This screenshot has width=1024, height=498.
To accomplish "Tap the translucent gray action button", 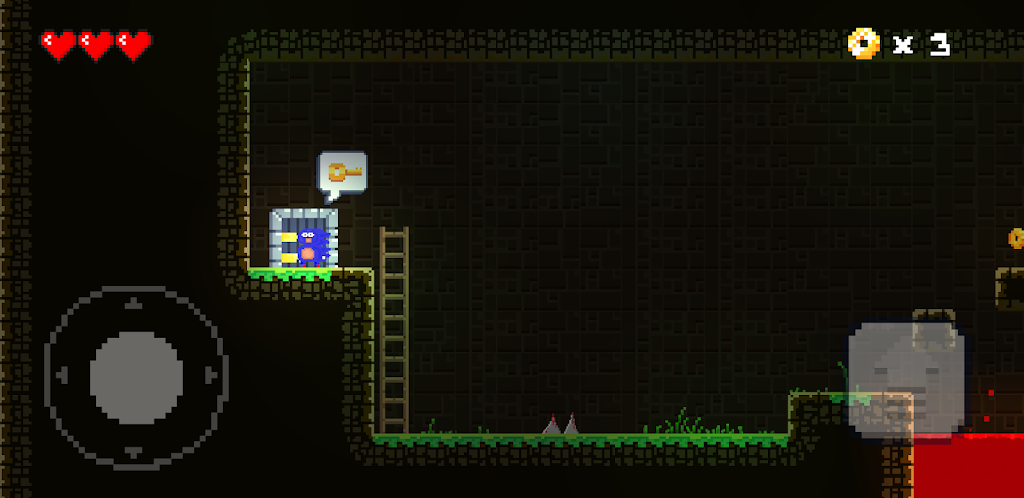I will pyautogui.click(x=906, y=376).
